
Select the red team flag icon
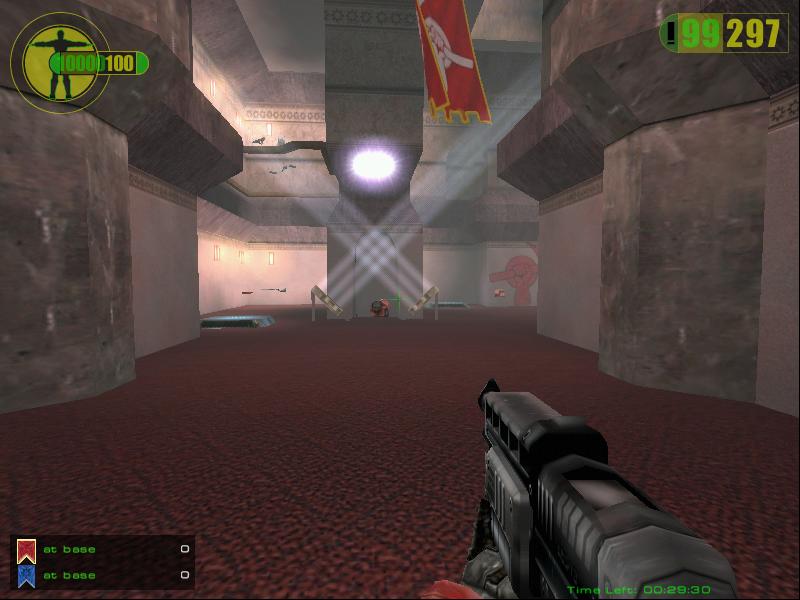pyautogui.click(x=27, y=549)
